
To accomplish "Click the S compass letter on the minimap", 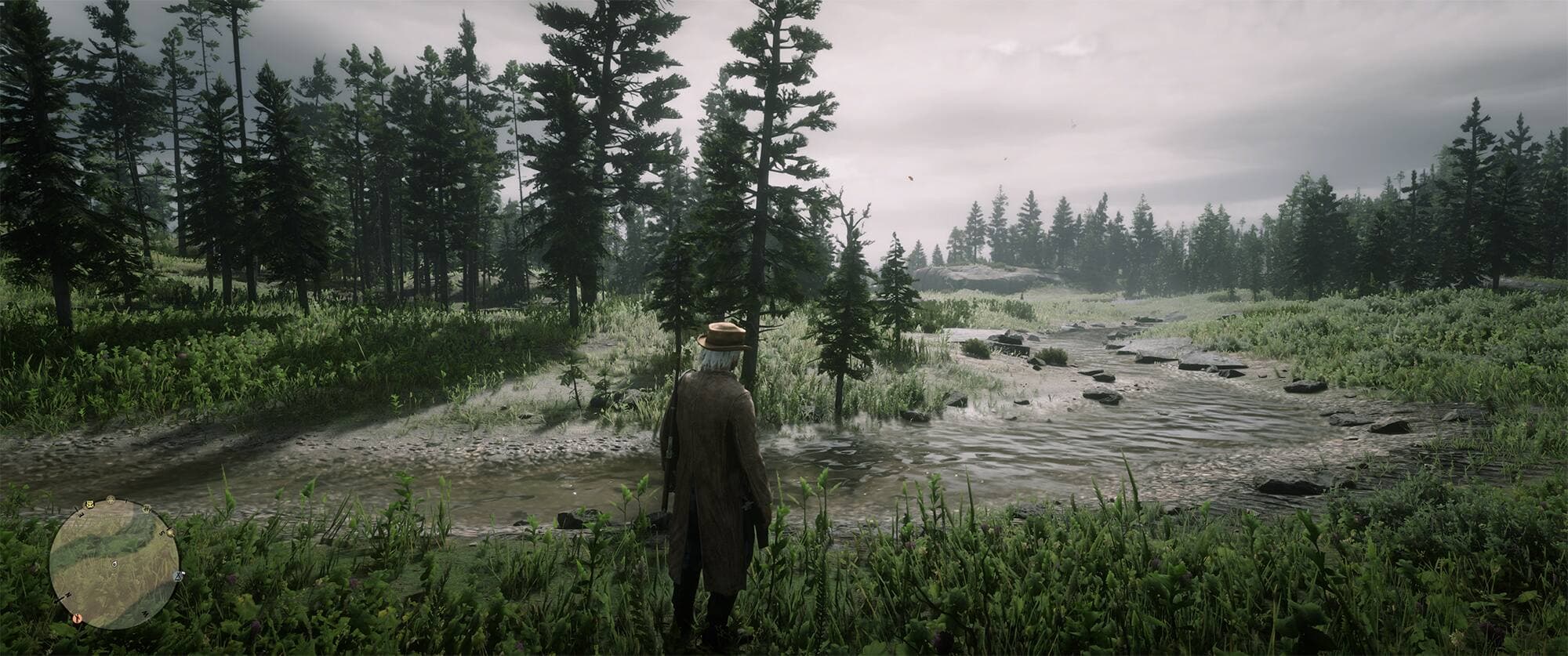I will (x=162, y=532).
